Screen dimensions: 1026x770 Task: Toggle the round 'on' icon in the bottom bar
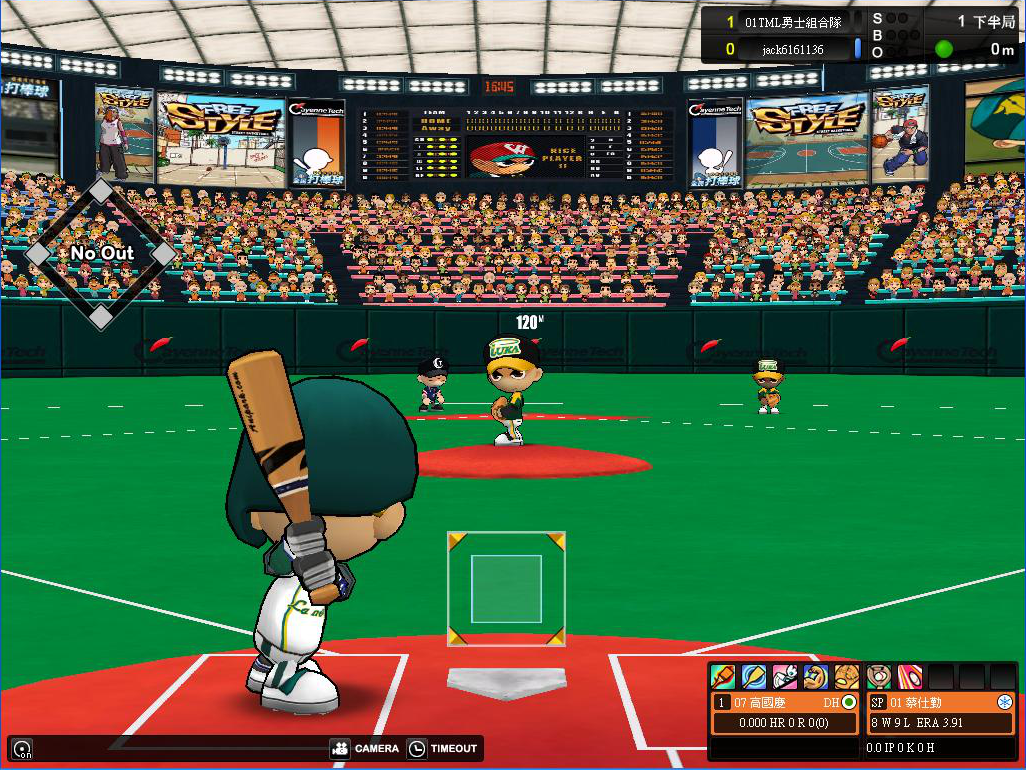[x=20, y=748]
